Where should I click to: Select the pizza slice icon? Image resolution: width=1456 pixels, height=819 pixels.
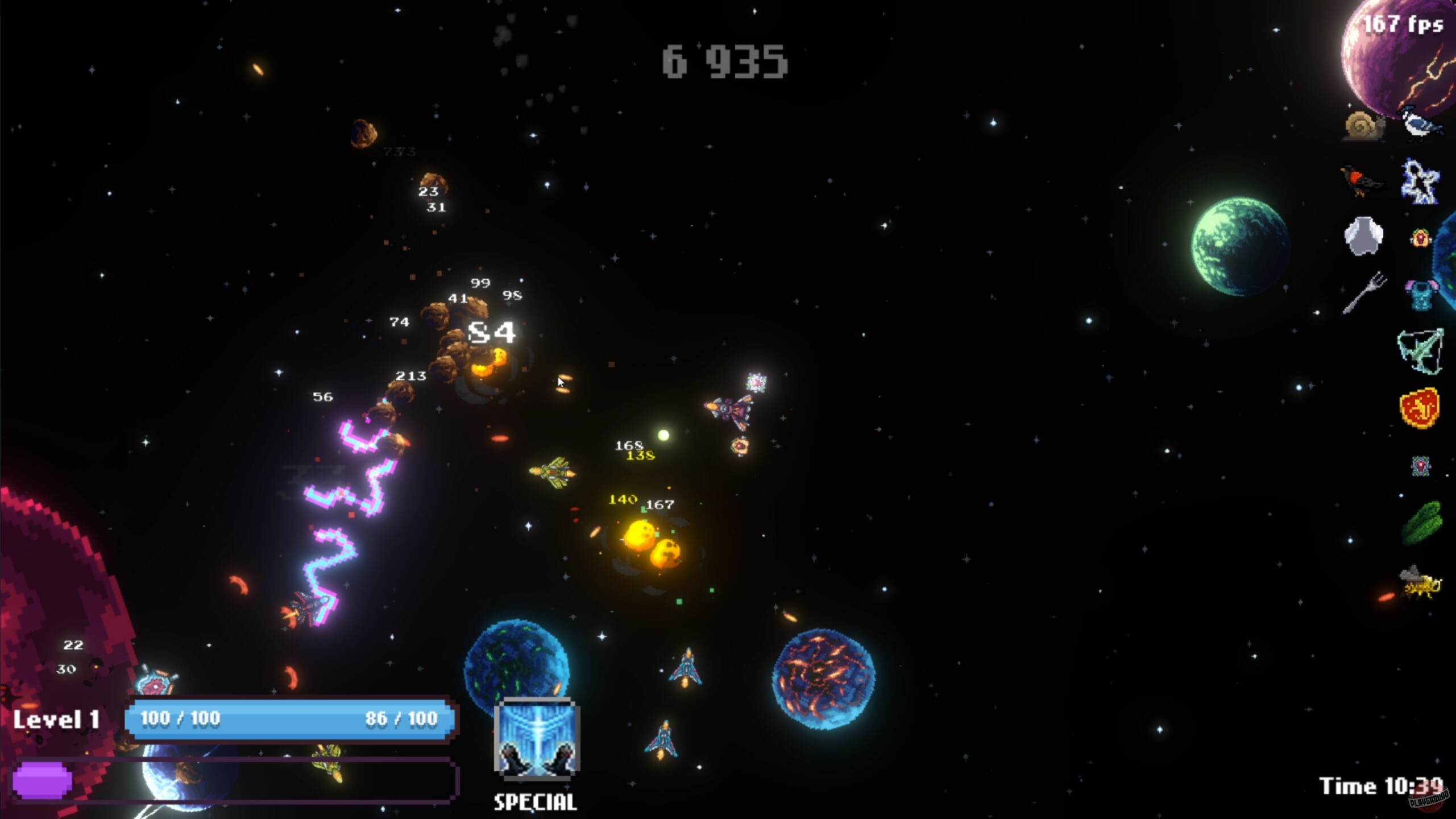click(1420, 408)
